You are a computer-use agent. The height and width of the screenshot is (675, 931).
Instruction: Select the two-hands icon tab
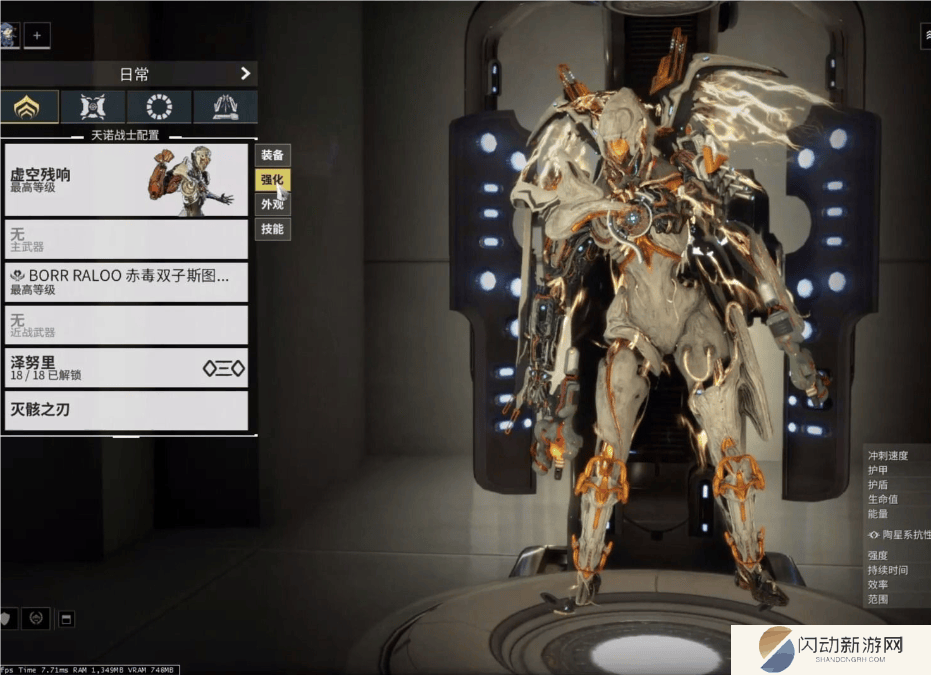tap(225, 107)
